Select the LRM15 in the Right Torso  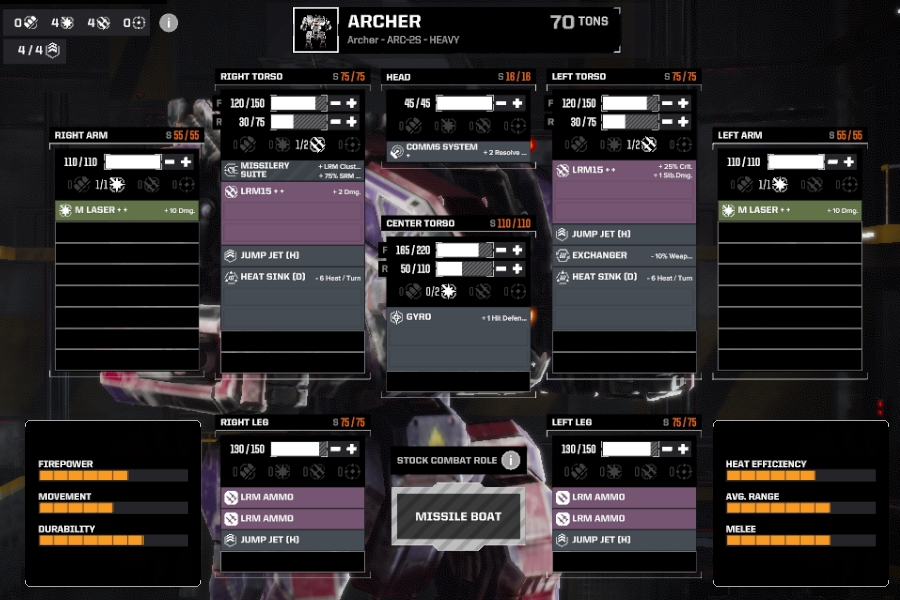tap(292, 191)
